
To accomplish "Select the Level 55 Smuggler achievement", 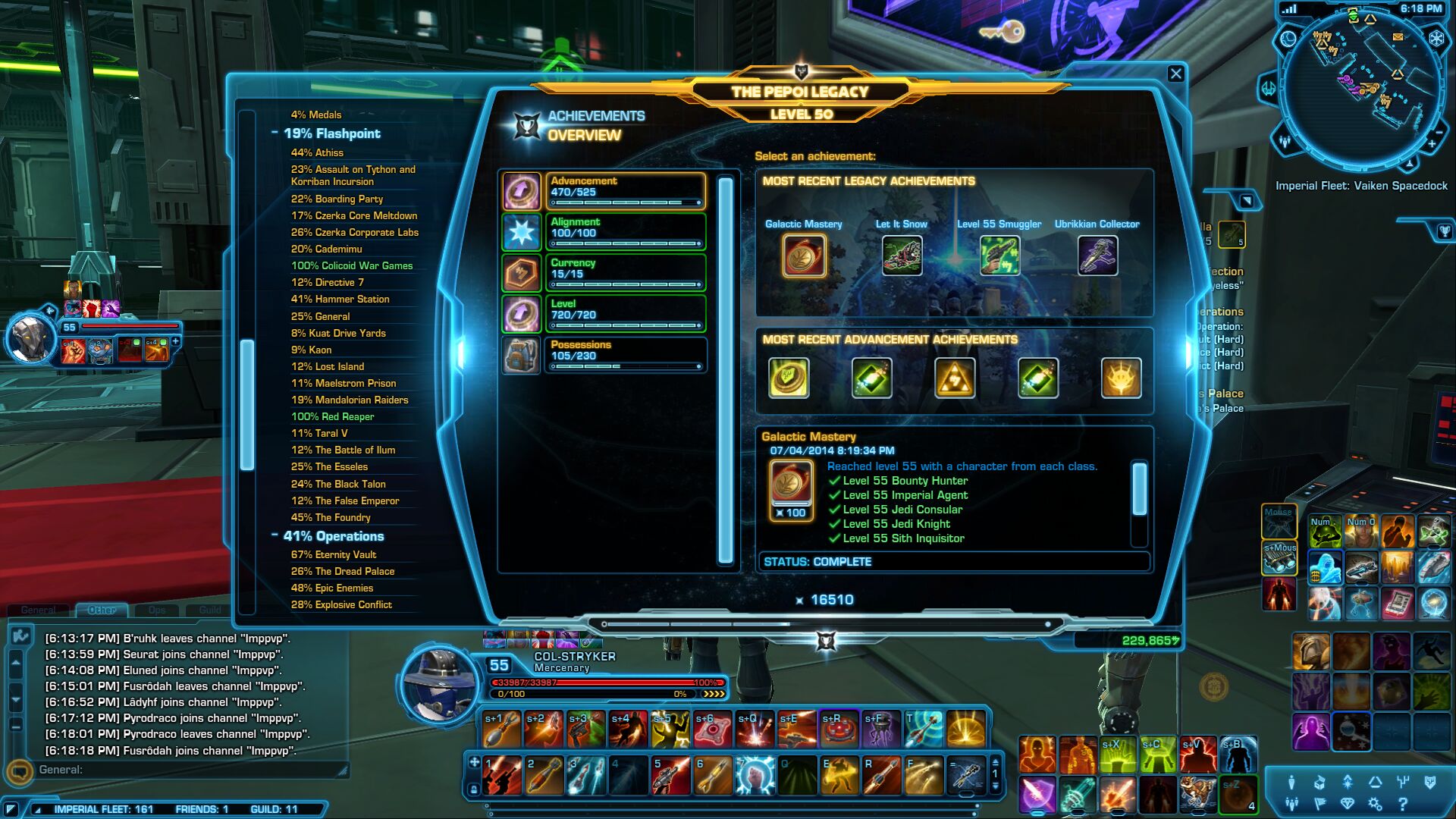I will click(999, 256).
